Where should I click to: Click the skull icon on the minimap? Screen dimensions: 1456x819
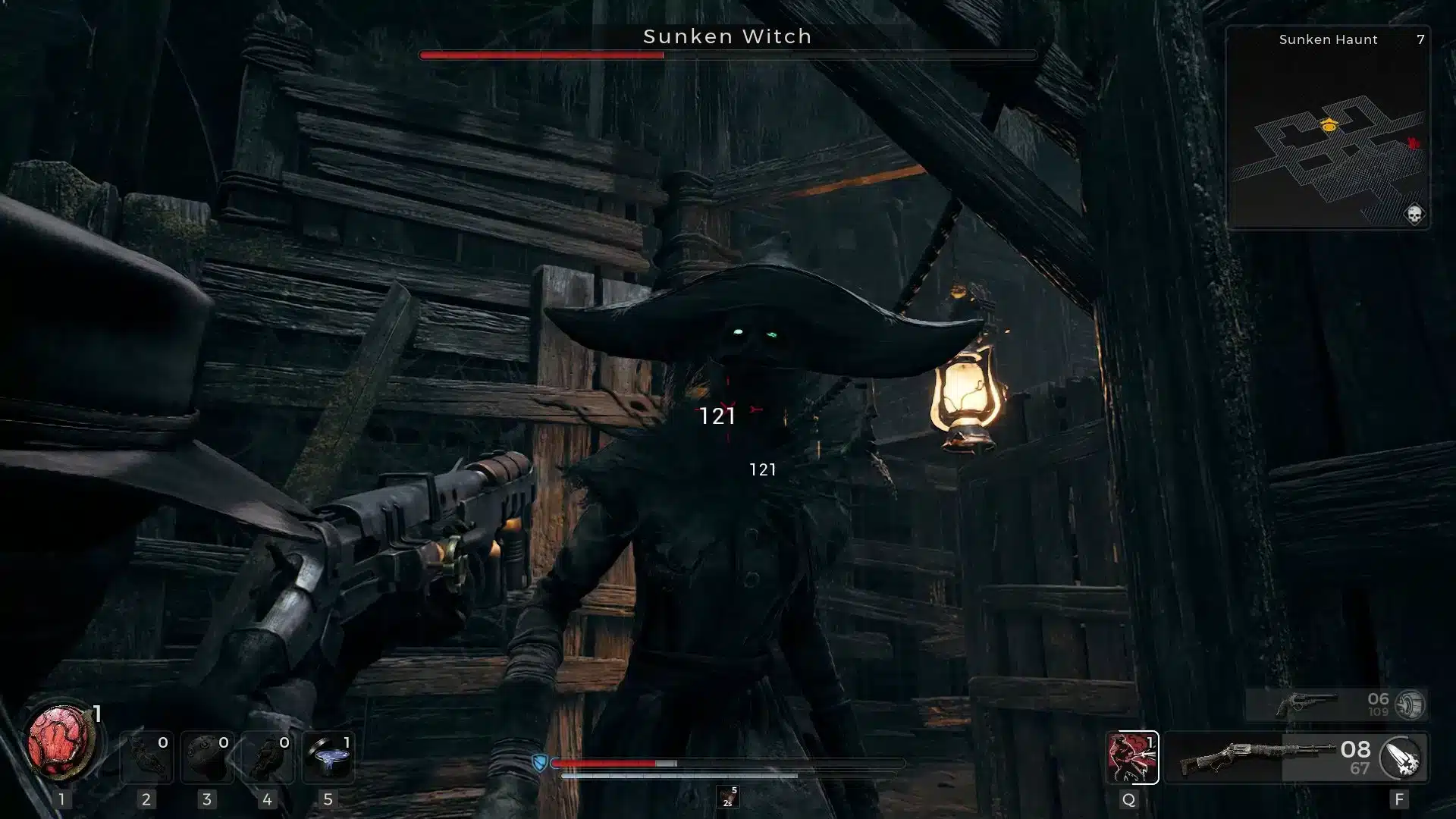click(1414, 213)
